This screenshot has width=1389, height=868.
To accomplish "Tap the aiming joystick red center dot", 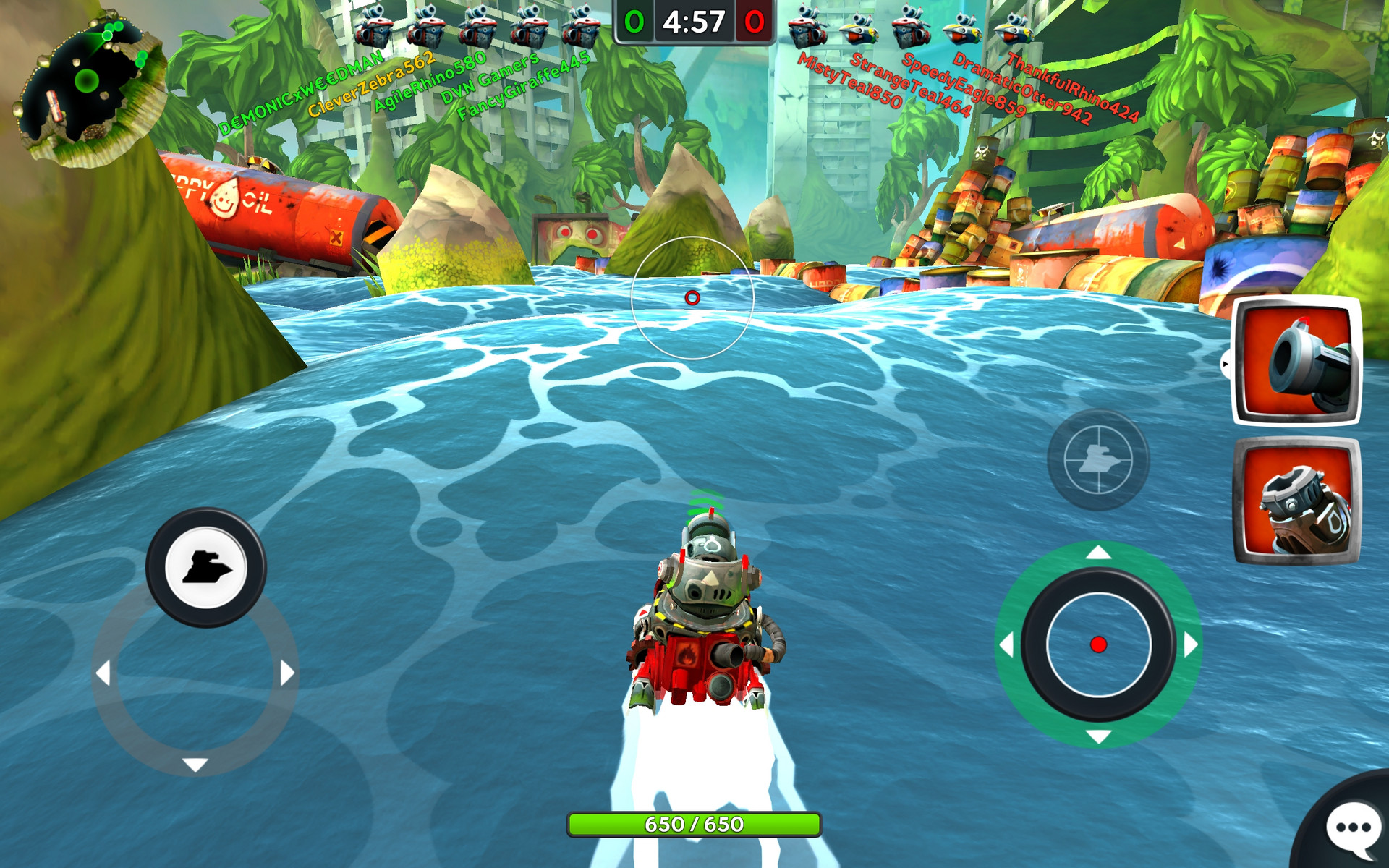I will [1098, 644].
